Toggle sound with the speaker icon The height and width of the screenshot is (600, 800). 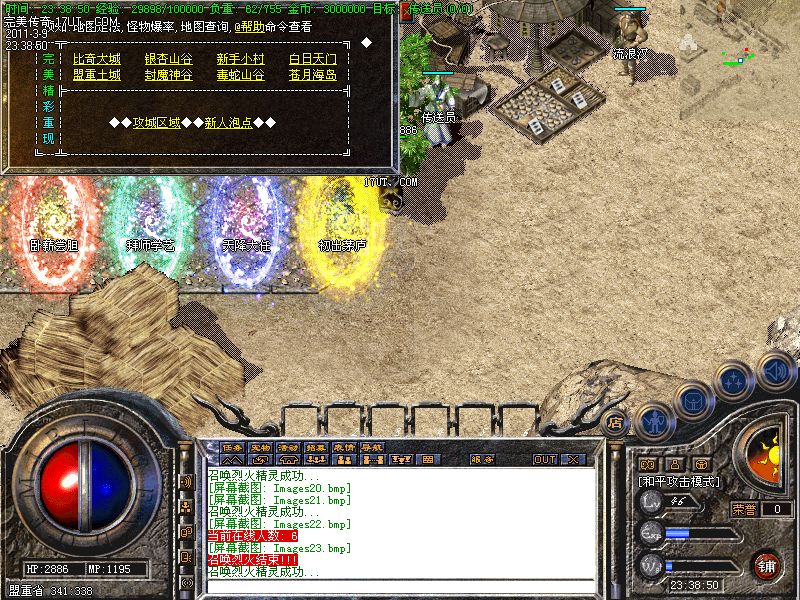click(775, 369)
